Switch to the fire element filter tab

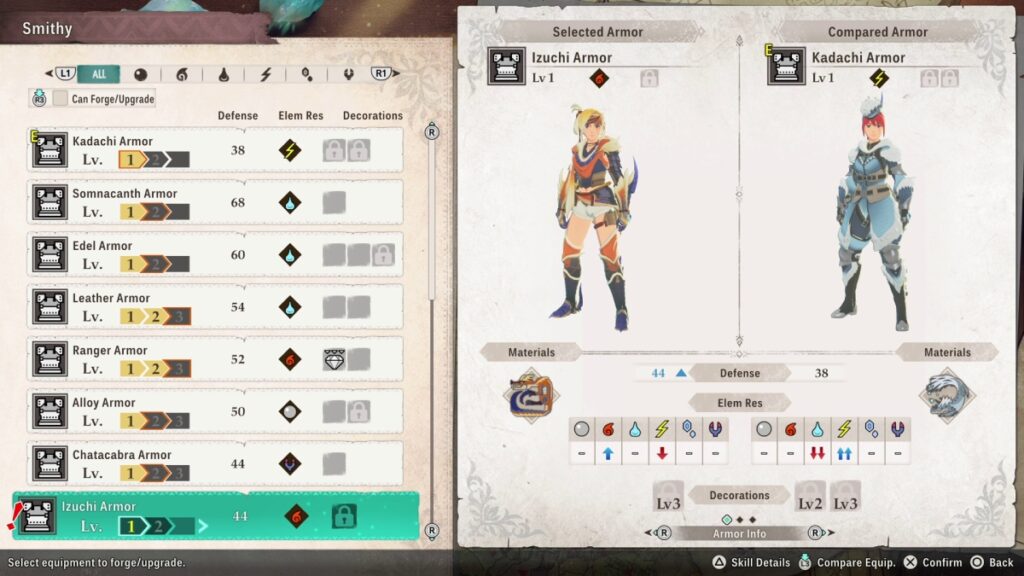182,74
